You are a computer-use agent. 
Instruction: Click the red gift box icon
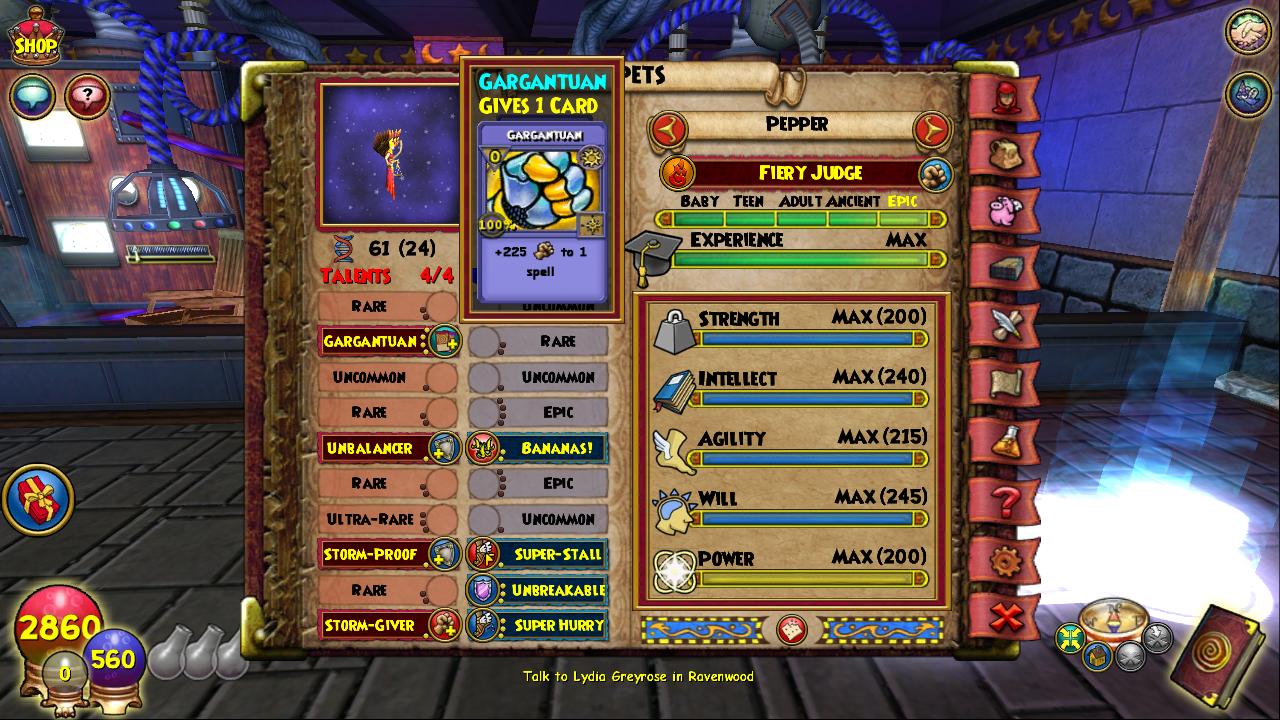tap(38, 500)
